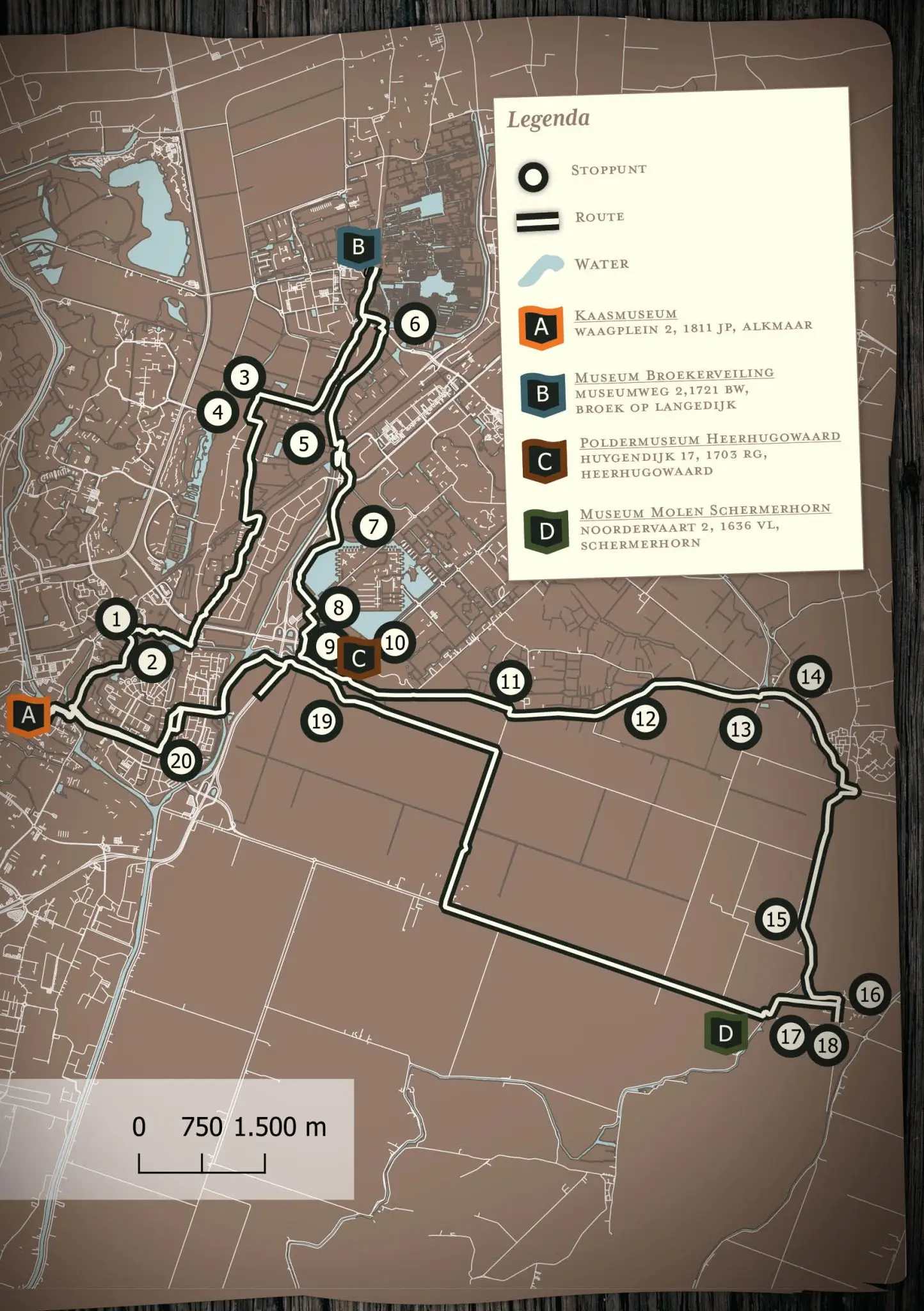This screenshot has height=1311, width=924.
Task: Choose stop number 16
Action: [870, 994]
